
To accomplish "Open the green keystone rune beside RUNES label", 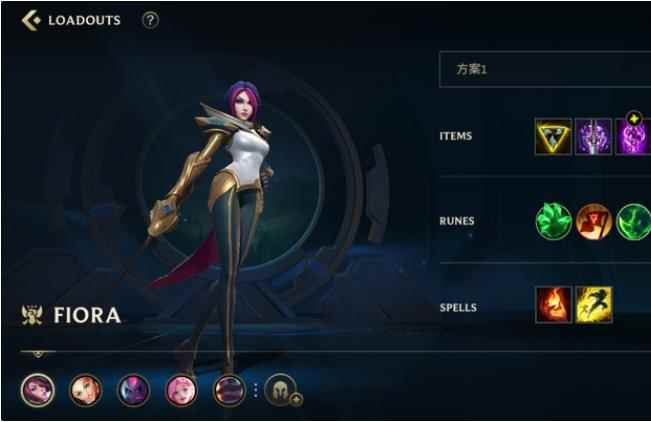I will pyautogui.click(x=554, y=221).
